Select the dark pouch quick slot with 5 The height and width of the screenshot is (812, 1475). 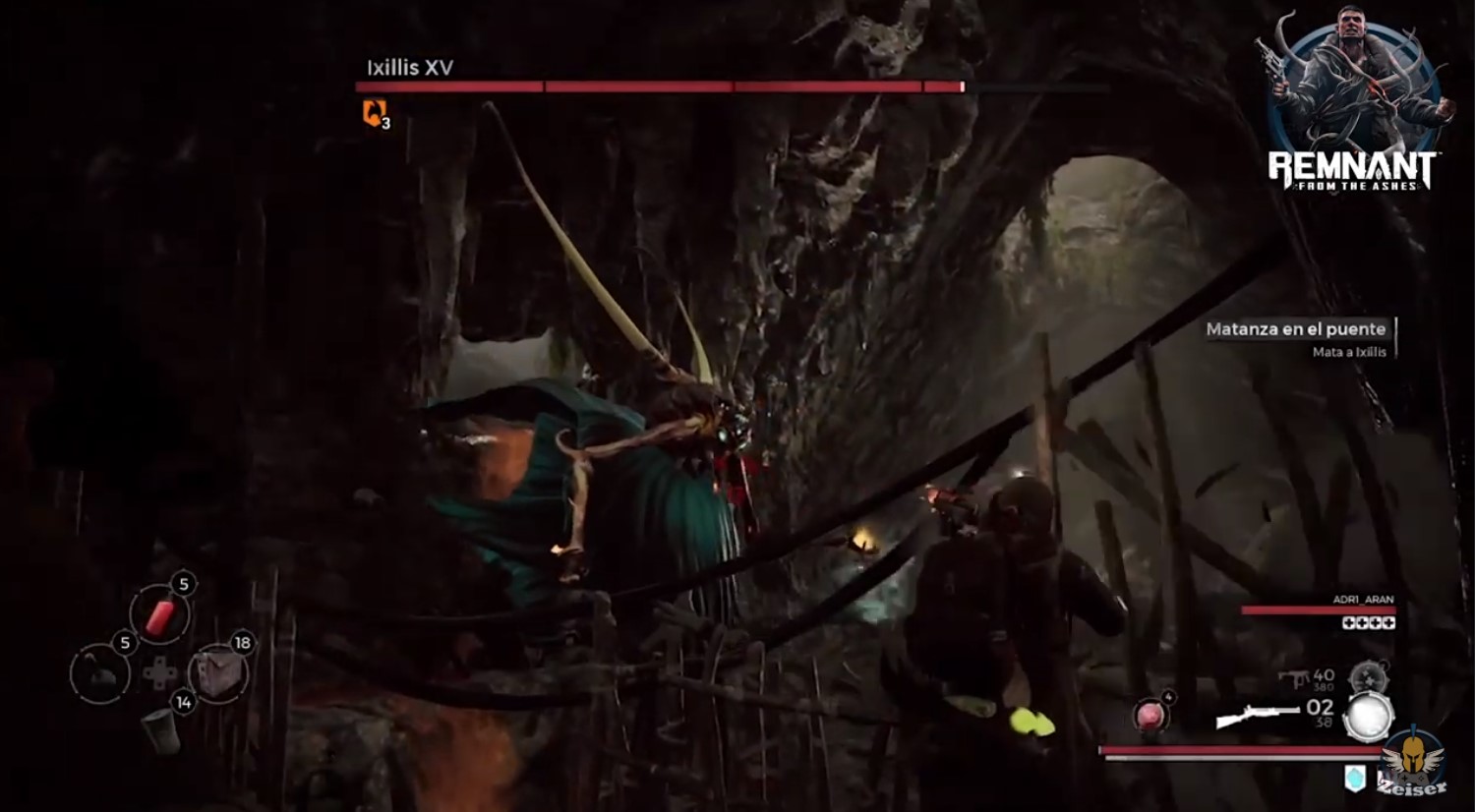tap(100, 674)
